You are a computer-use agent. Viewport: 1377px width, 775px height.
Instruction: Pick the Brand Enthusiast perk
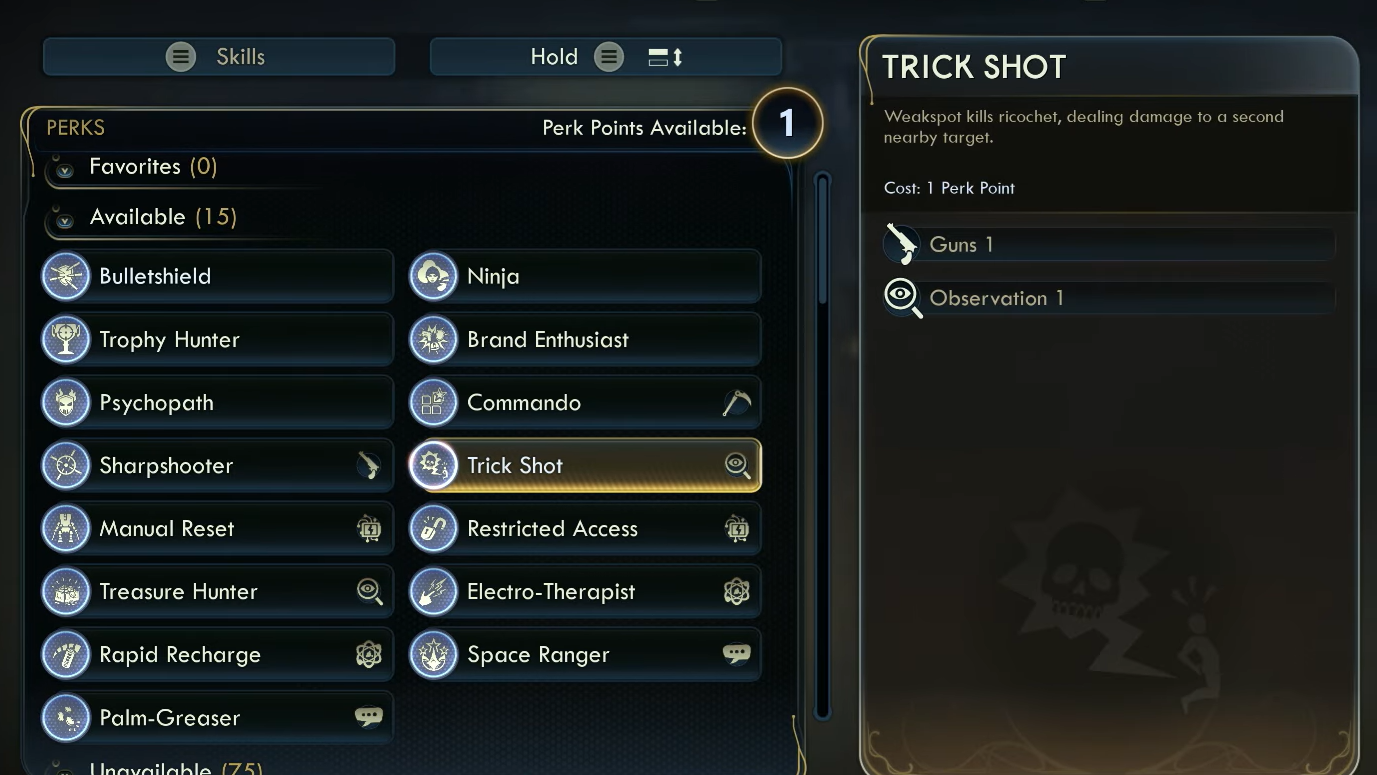click(585, 339)
